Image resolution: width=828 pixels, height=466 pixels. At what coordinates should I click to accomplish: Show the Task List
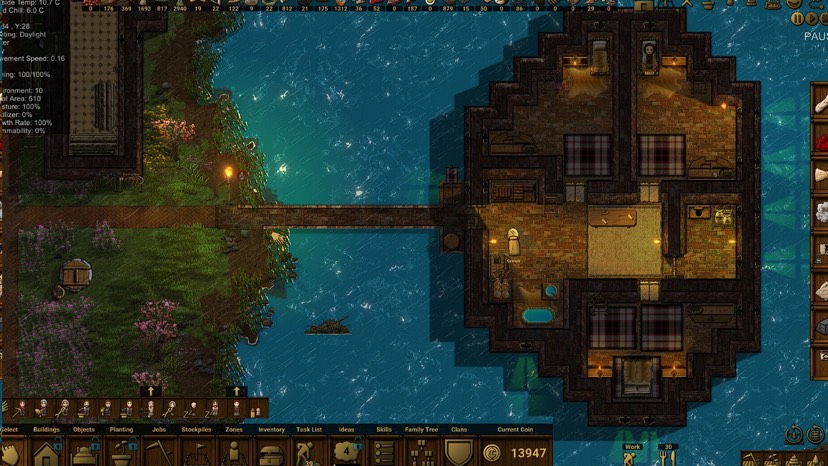click(x=309, y=452)
